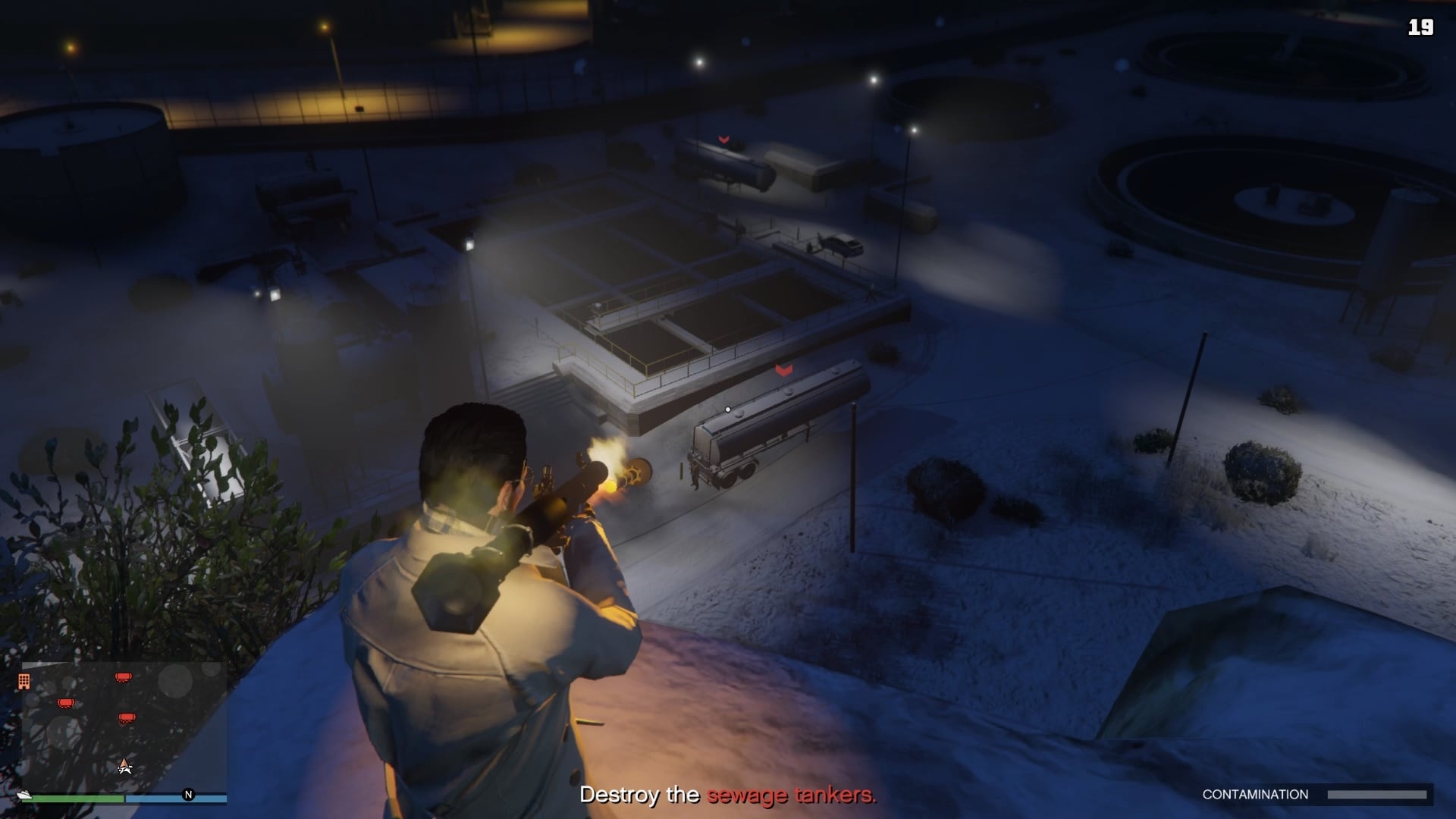The width and height of the screenshot is (1456, 819).
Task: Click the player arrow marker on minimap
Action: click(x=124, y=762)
